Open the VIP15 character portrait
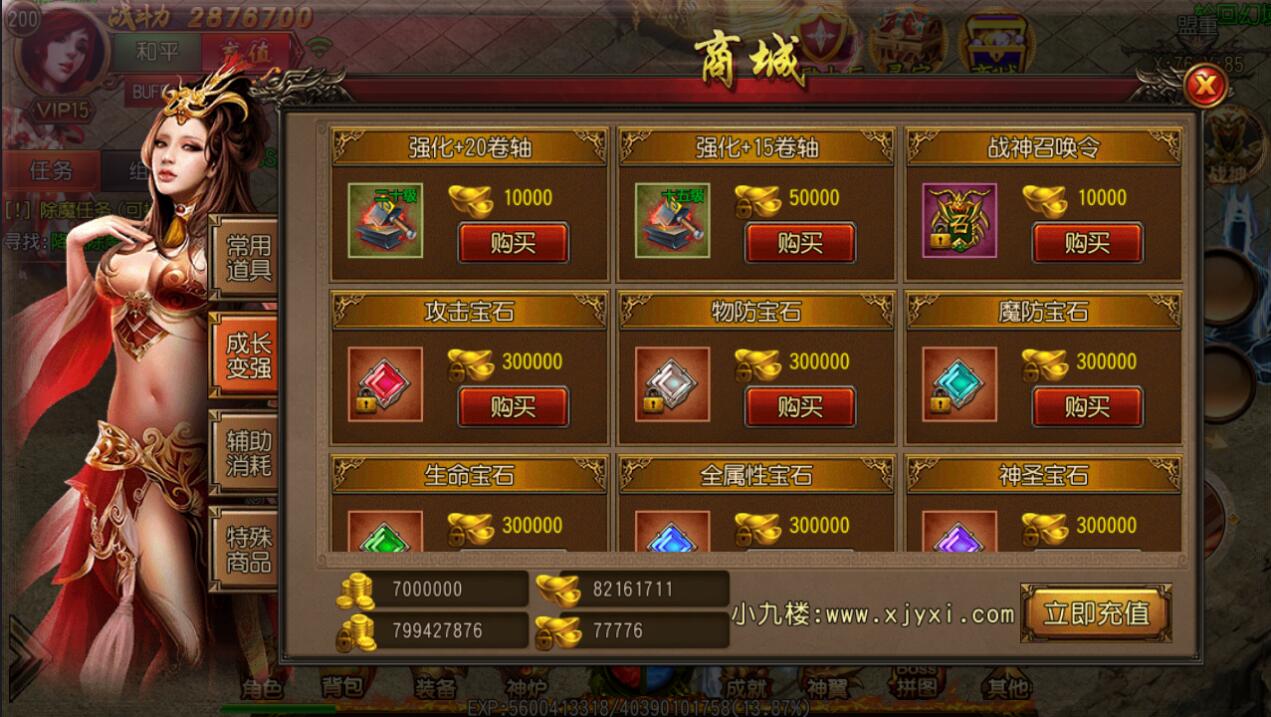Viewport: 1271px width, 717px height. [x=63, y=60]
